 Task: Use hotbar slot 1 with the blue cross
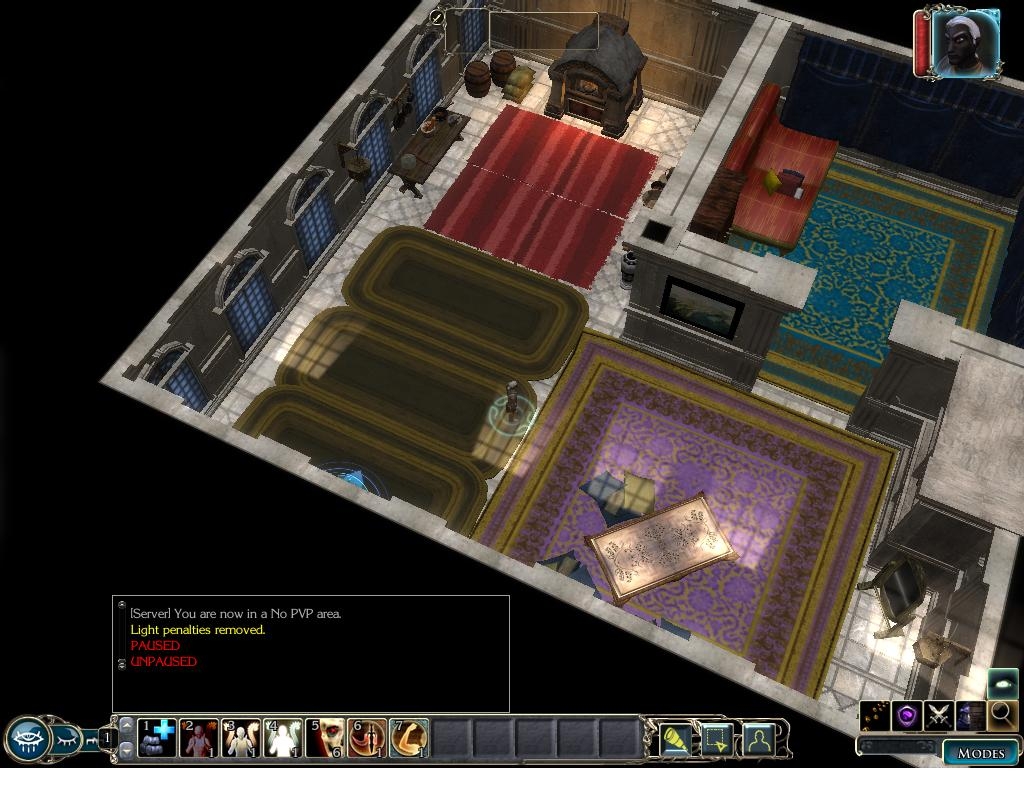[157, 739]
